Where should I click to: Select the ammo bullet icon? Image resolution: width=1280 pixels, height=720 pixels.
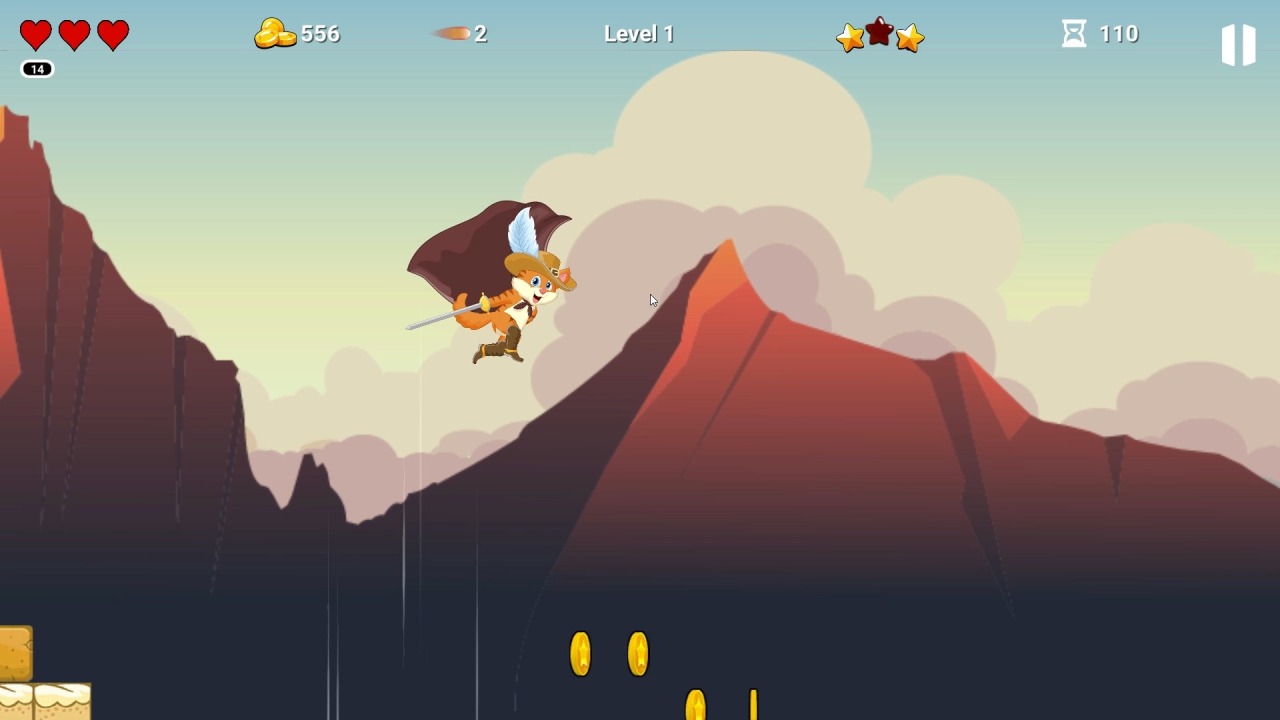453,33
